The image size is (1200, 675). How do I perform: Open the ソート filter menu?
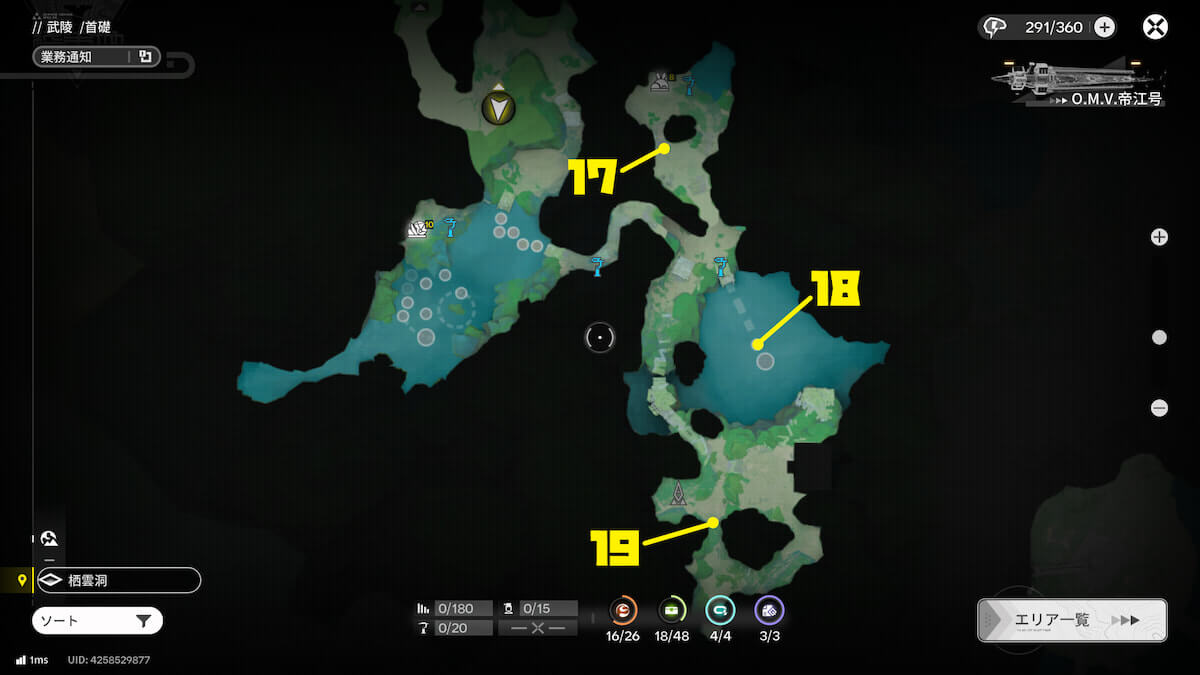click(x=97, y=621)
